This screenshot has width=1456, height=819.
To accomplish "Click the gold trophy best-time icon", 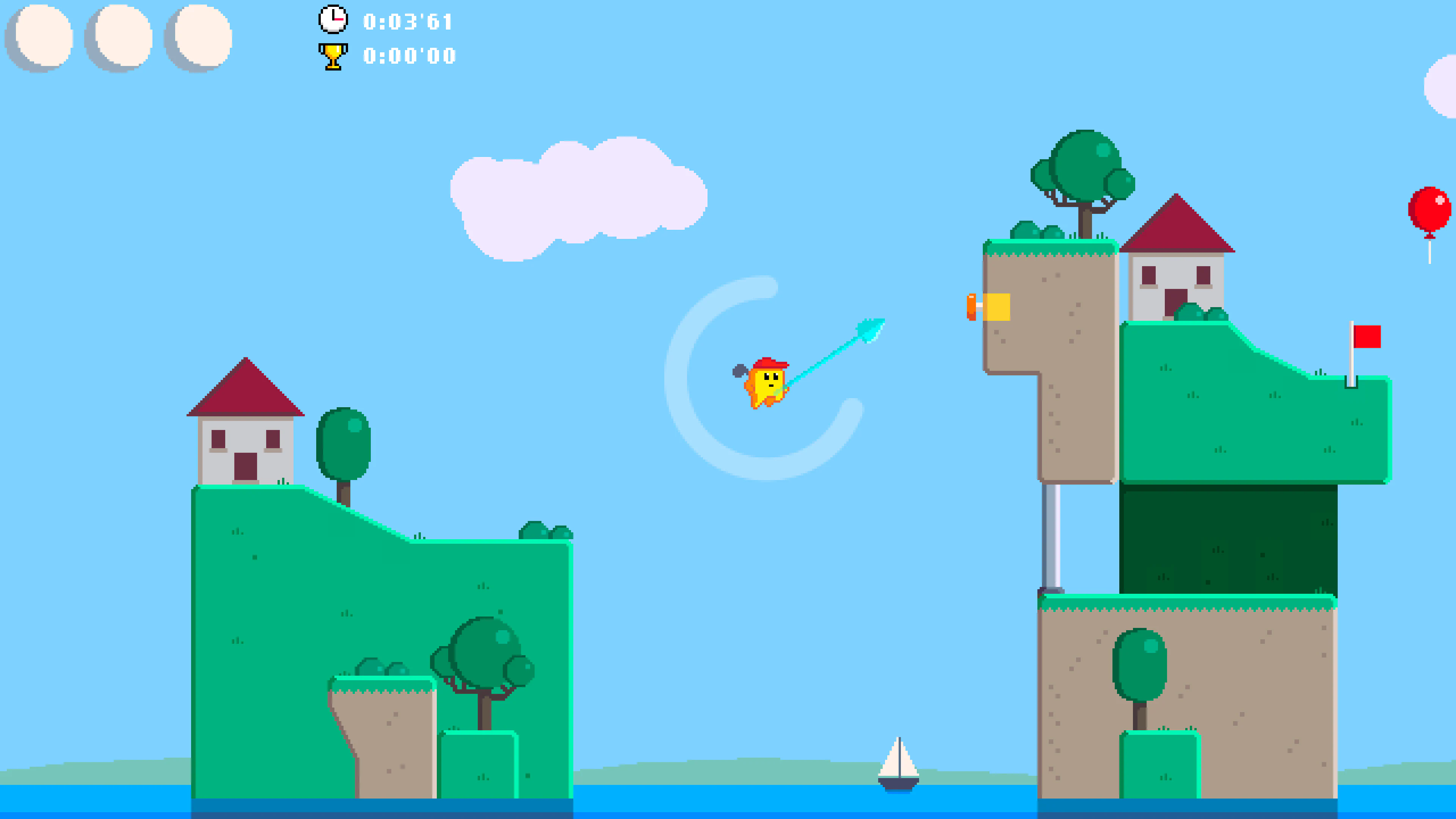I will (333, 55).
